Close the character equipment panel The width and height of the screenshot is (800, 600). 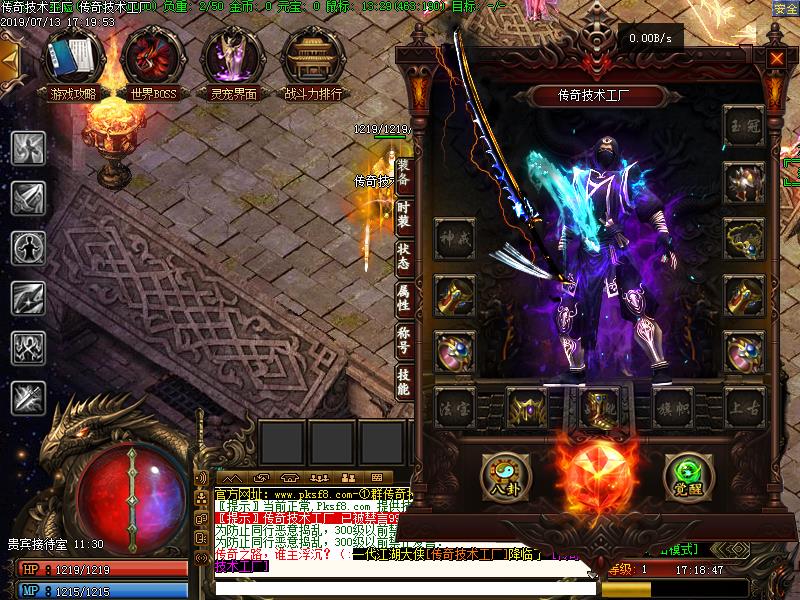[776, 58]
